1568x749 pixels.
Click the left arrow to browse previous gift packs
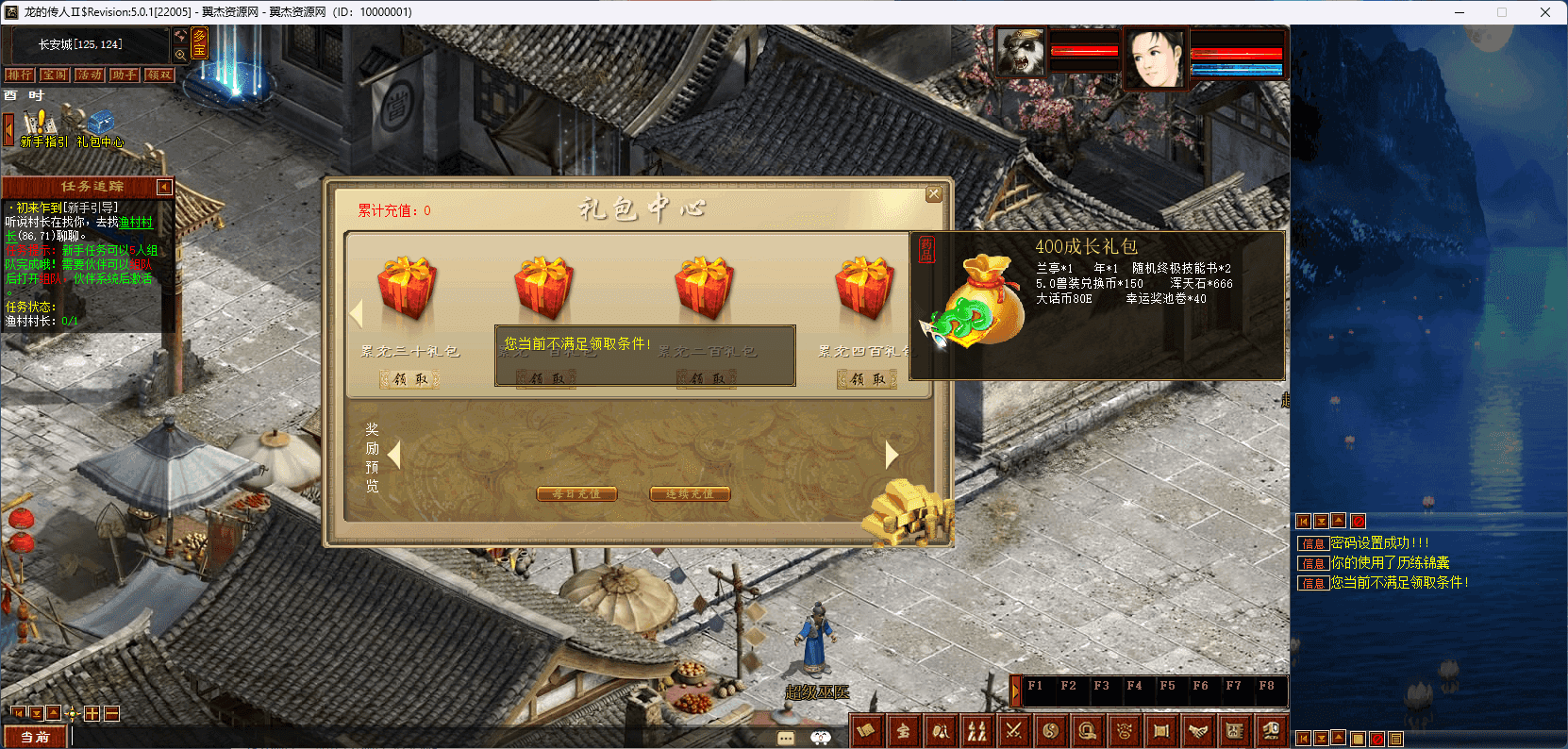point(357,311)
